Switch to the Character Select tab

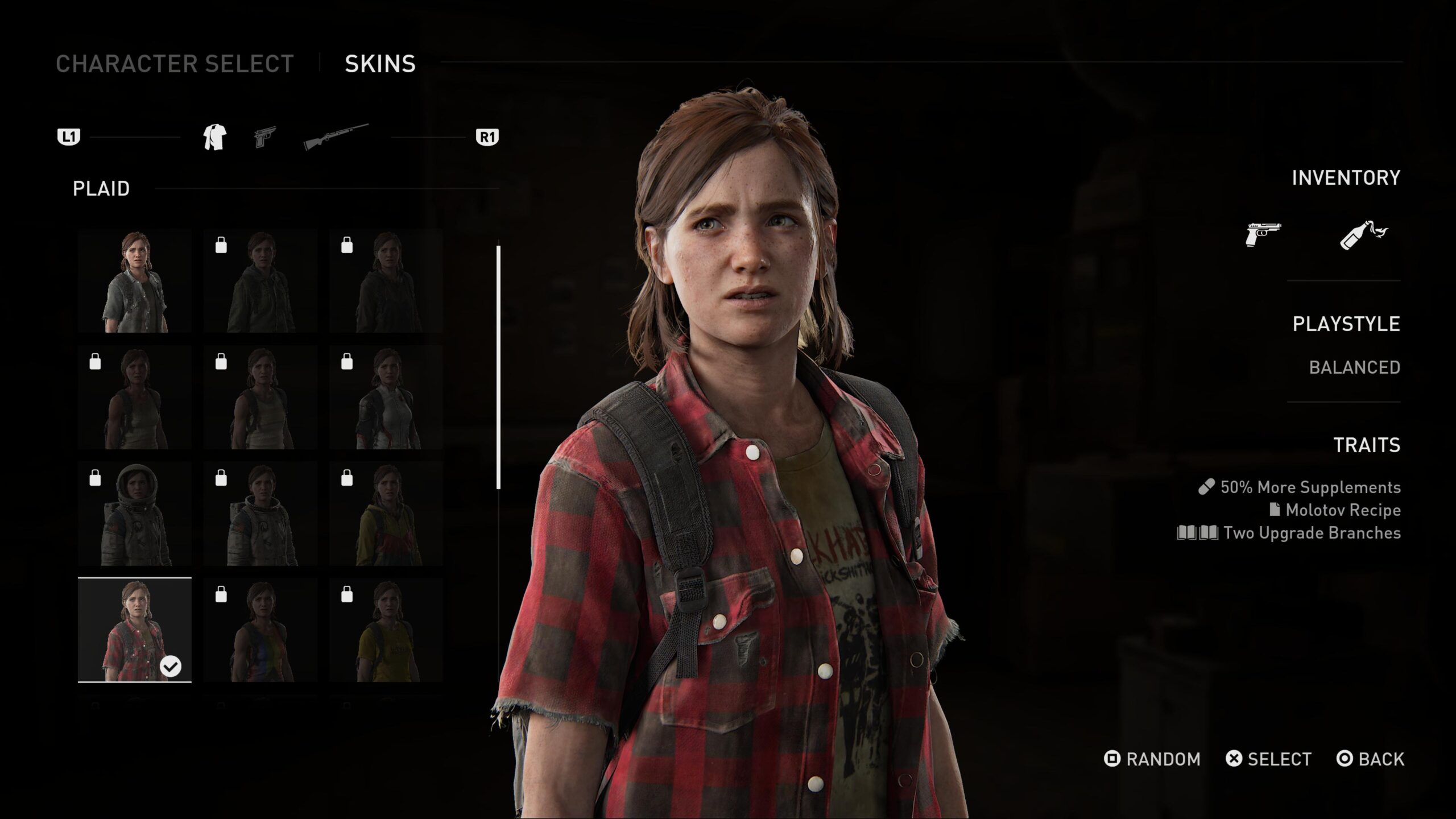pos(175,64)
